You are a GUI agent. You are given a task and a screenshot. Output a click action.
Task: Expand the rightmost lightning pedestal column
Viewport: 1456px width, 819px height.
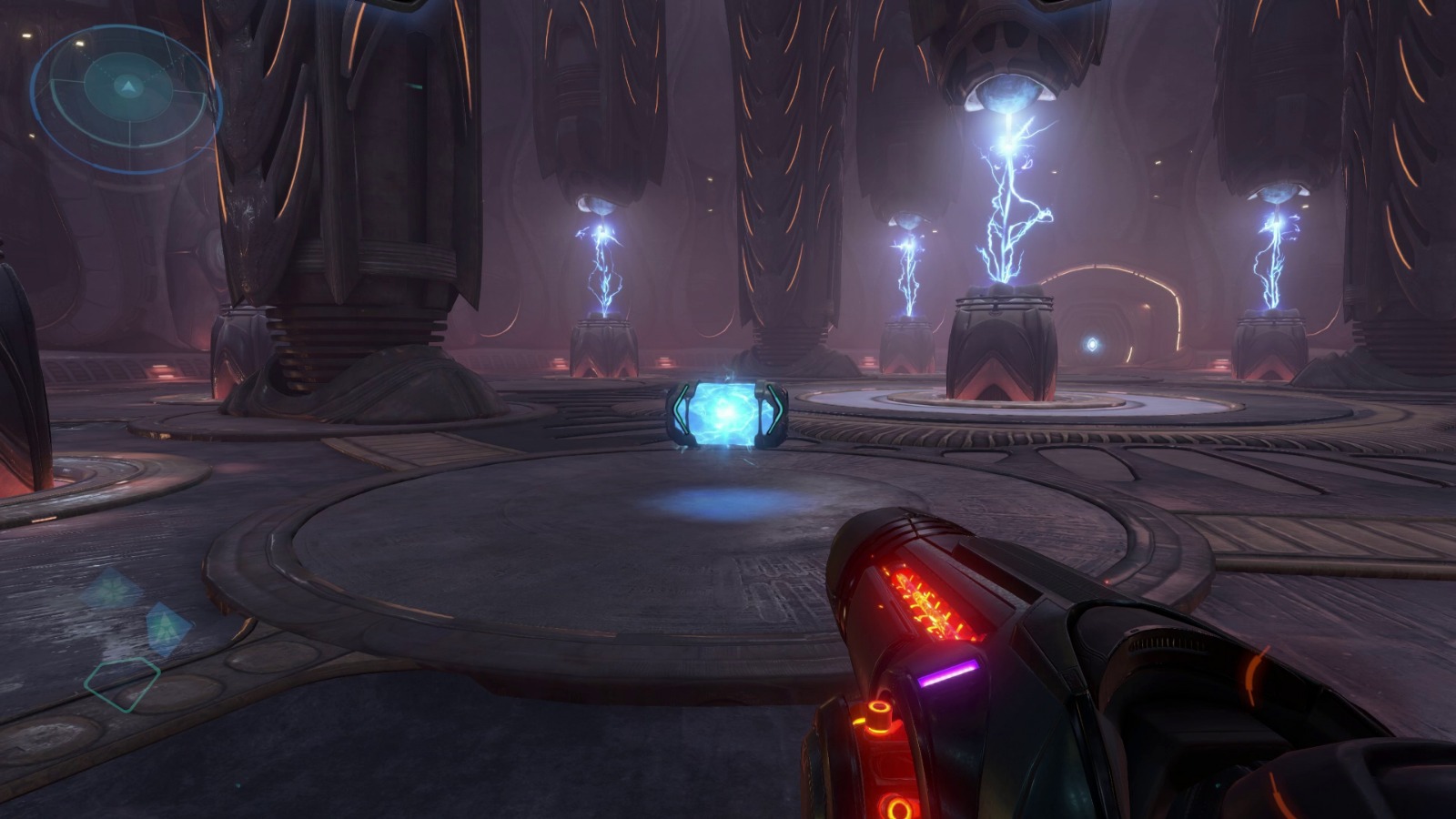point(1271,346)
